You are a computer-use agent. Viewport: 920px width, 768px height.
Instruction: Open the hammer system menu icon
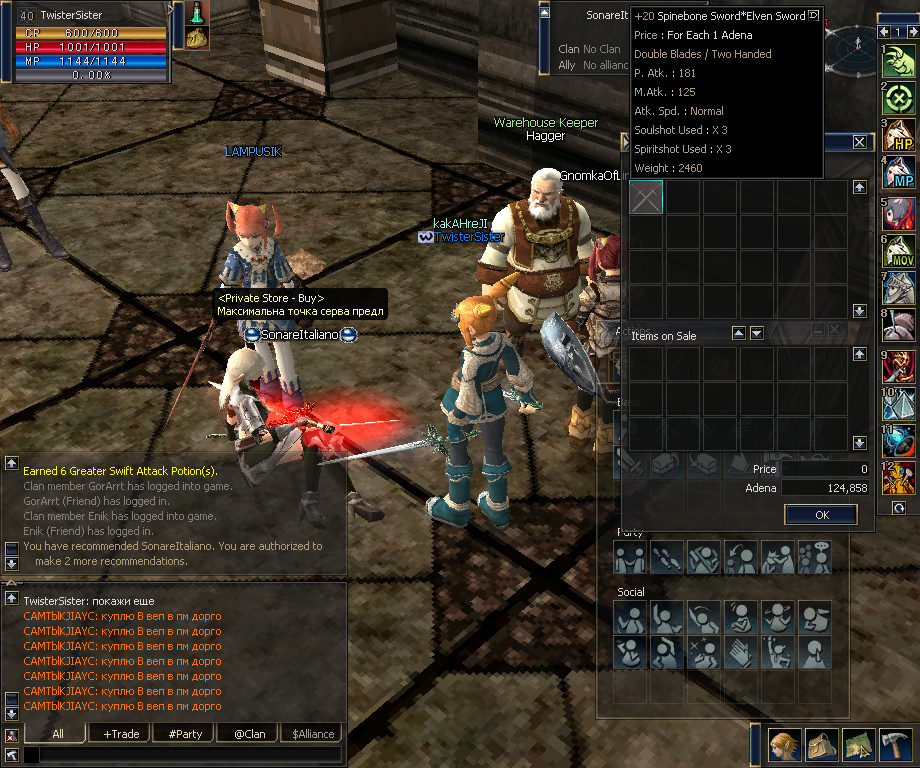tap(896, 746)
